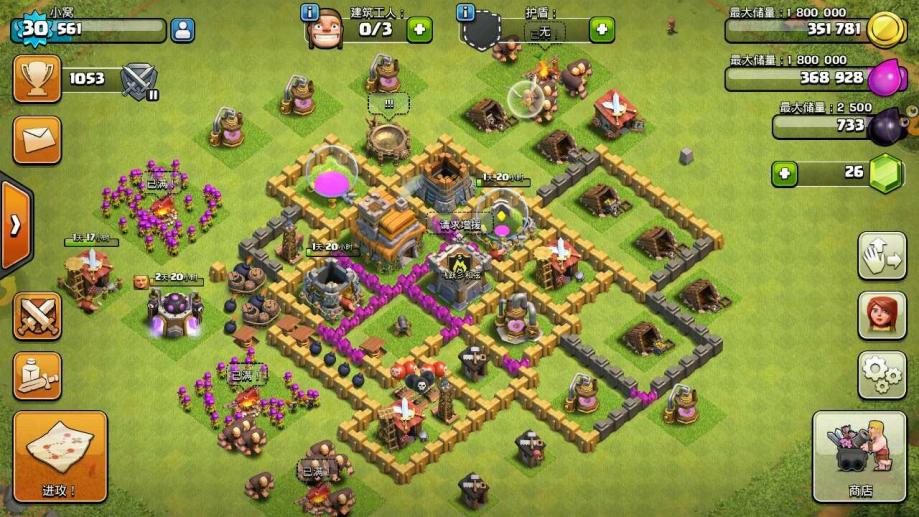Open the crossed swords battle log
Screen dimensions: 919x517
point(37,316)
